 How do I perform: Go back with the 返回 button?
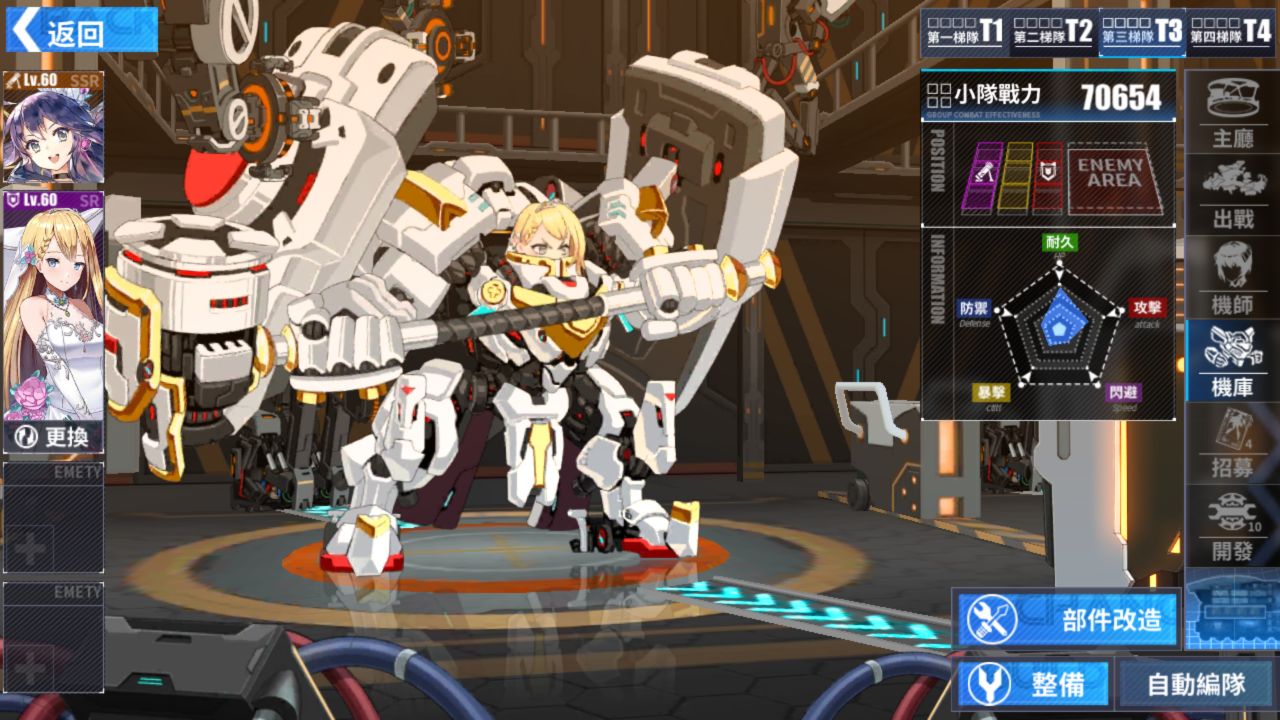[x=80, y=32]
